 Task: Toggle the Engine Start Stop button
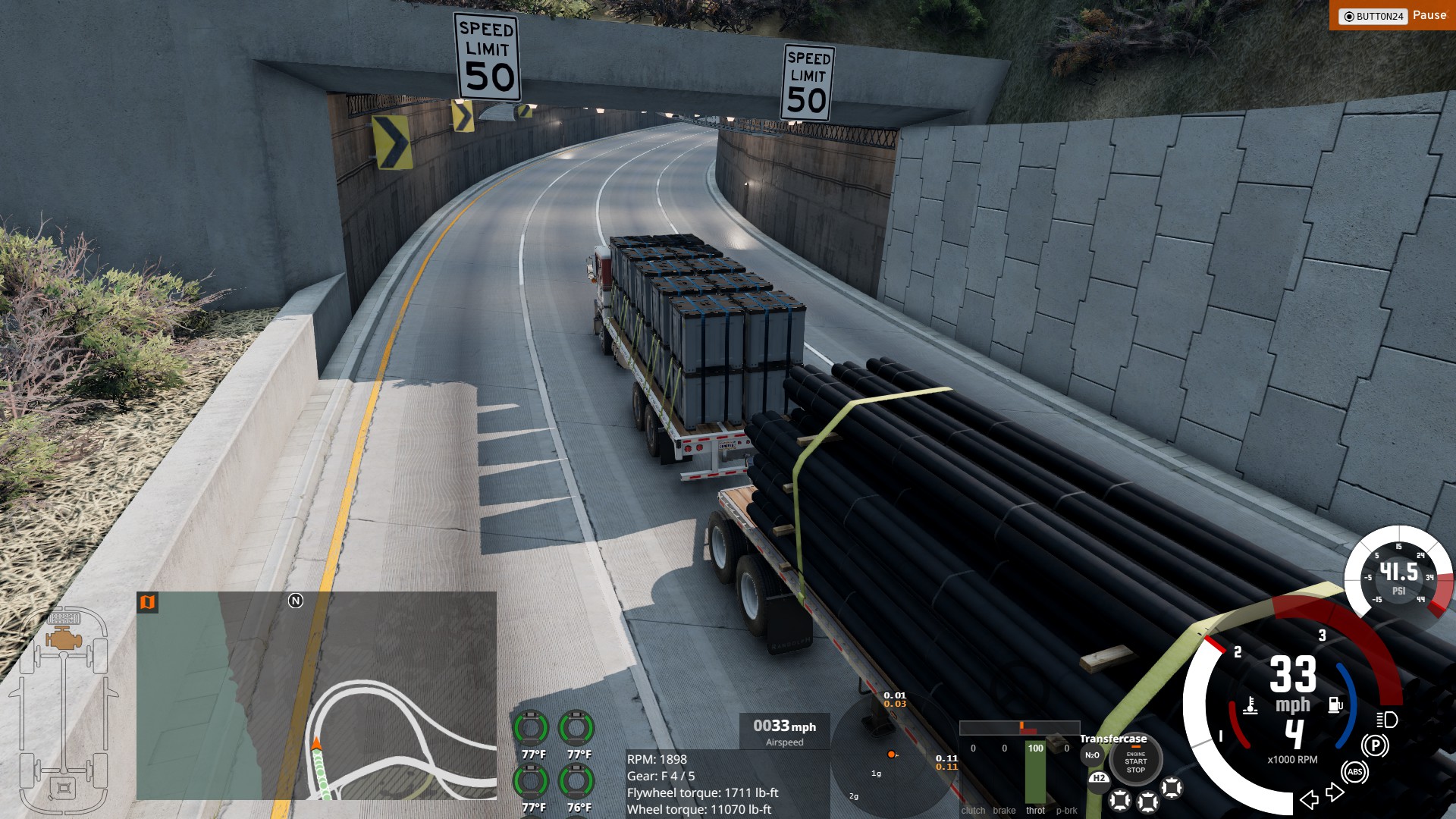click(1135, 761)
